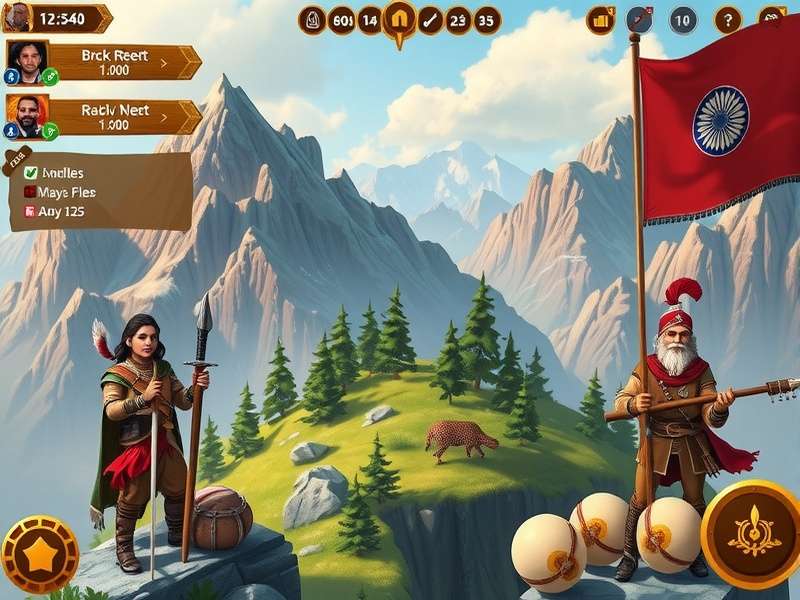Open the question mark help button
800x600 pixels.
point(727,19)
